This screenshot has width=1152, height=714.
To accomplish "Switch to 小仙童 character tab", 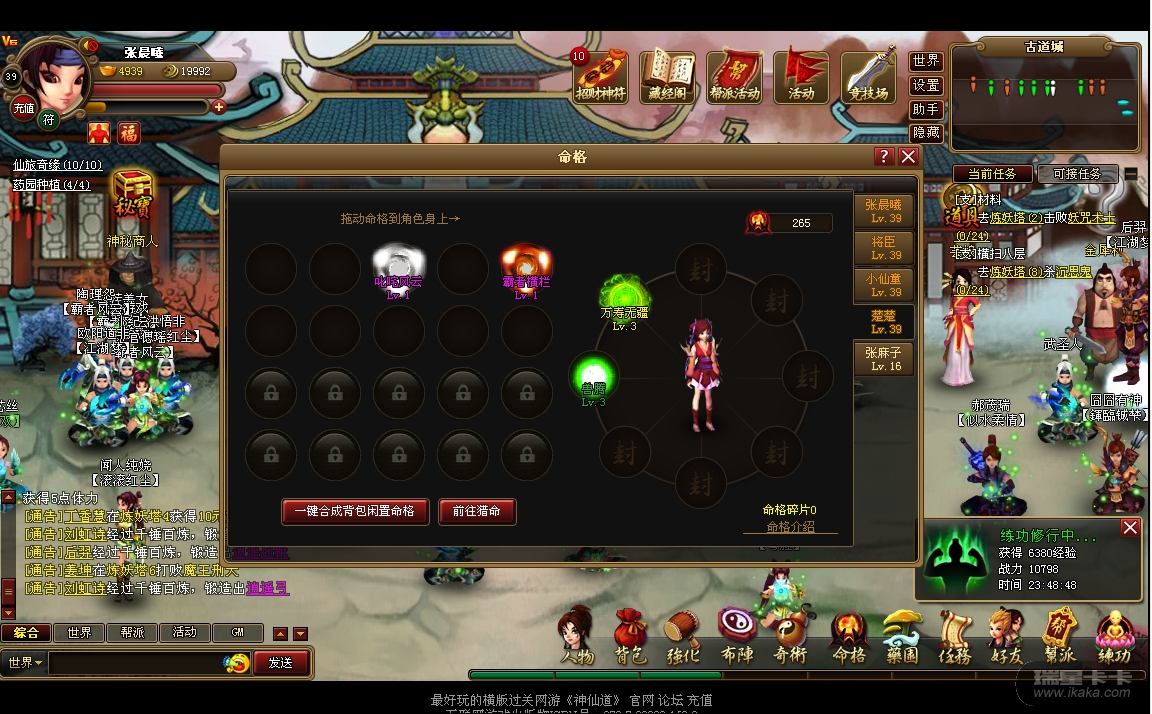I will point(884,286).
